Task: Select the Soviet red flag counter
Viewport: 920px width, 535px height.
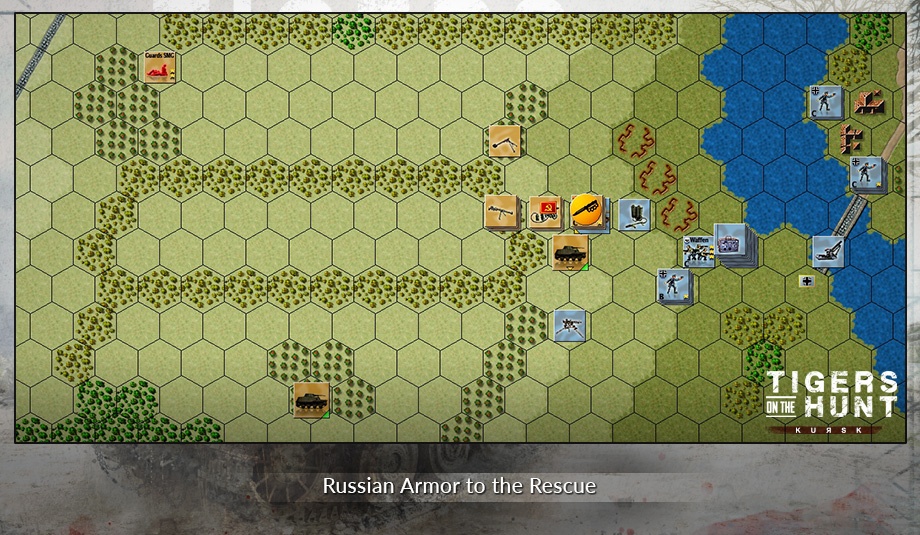Action: pos(544,211)
